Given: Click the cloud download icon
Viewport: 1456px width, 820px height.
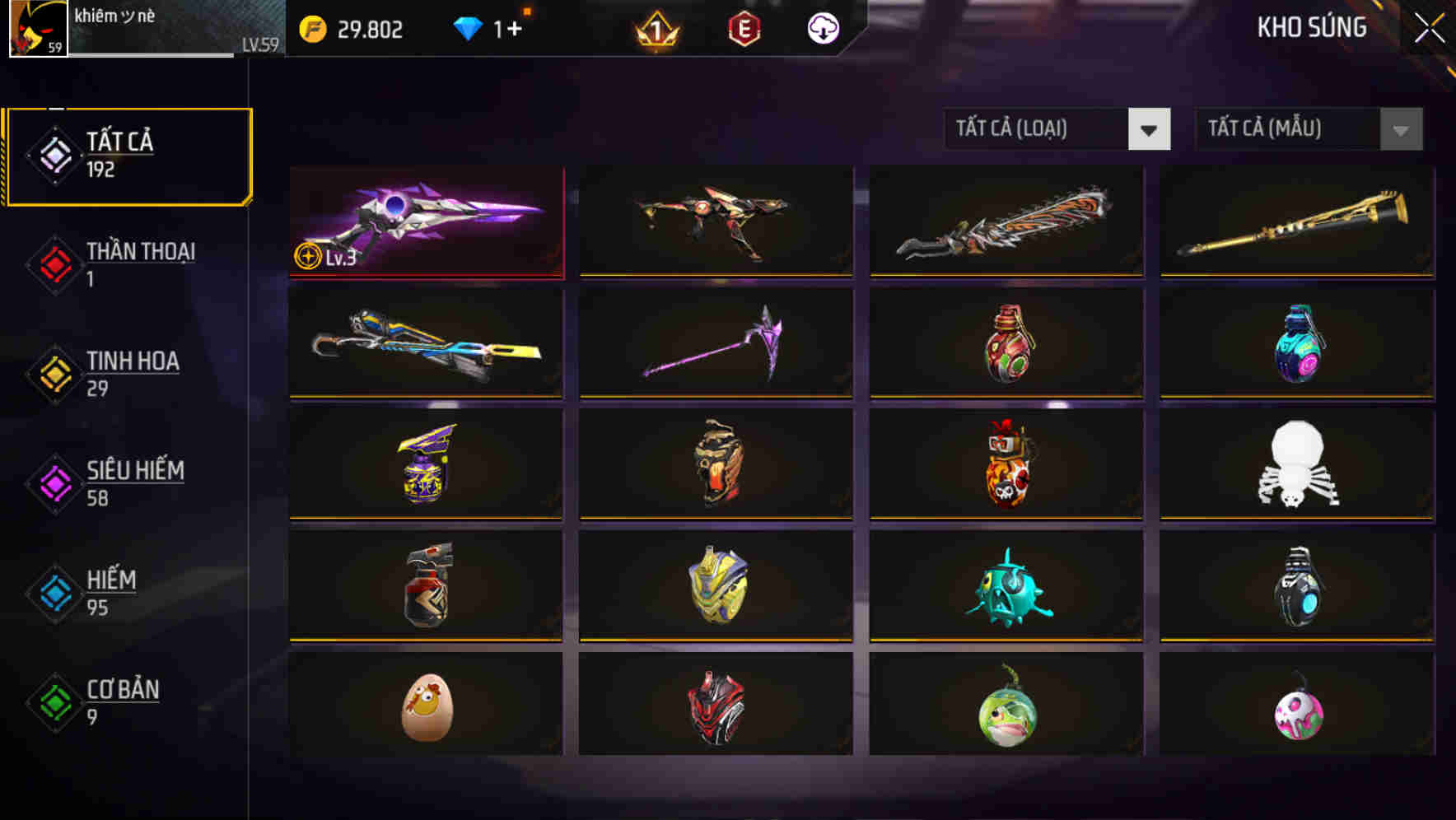Looking at the screenshot, I should point(824,27).
